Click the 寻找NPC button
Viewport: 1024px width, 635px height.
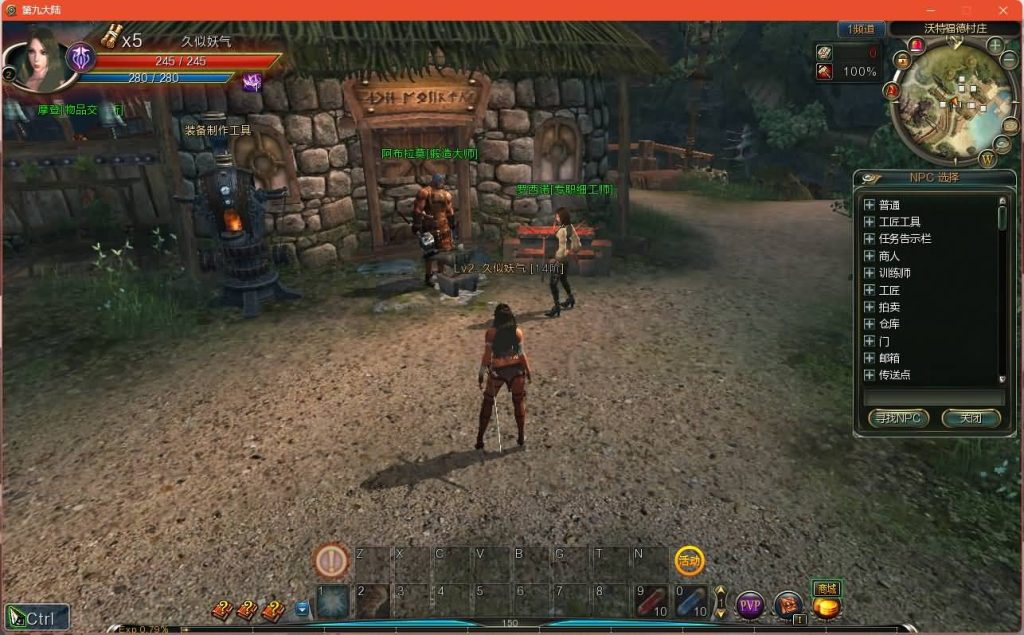[x=897, y=418]
